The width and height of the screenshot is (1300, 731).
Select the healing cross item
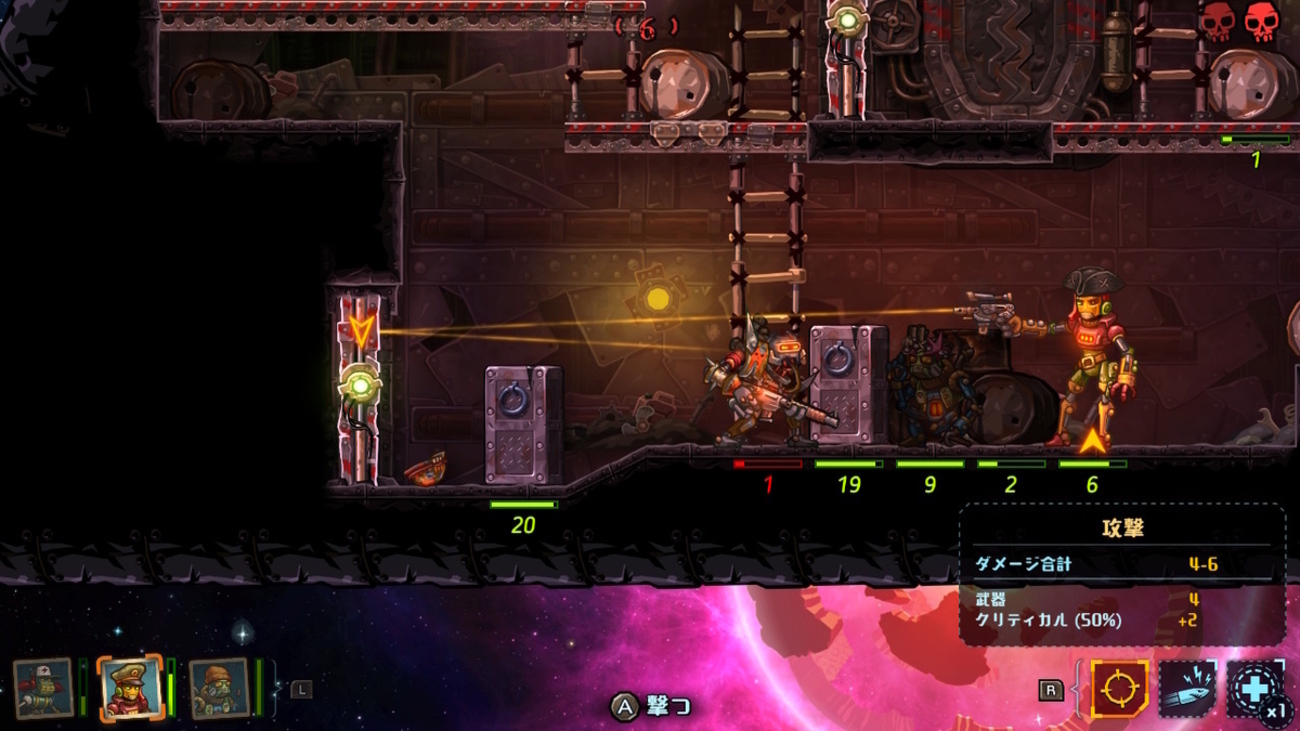1253,689
